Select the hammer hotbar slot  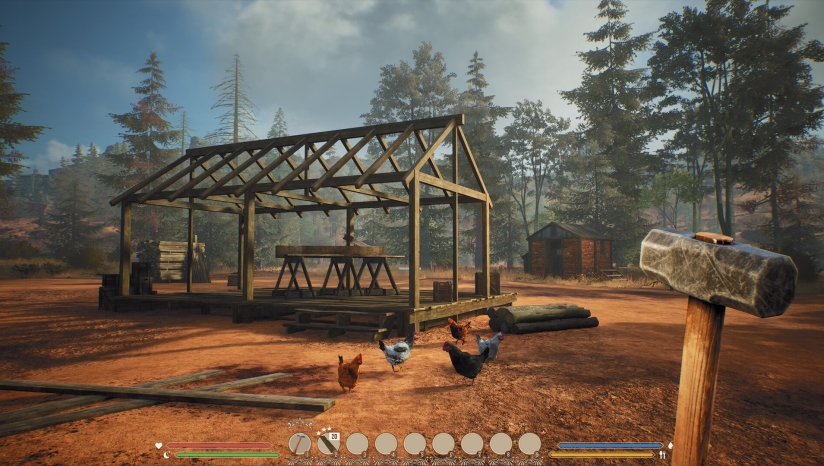(299, 443)
